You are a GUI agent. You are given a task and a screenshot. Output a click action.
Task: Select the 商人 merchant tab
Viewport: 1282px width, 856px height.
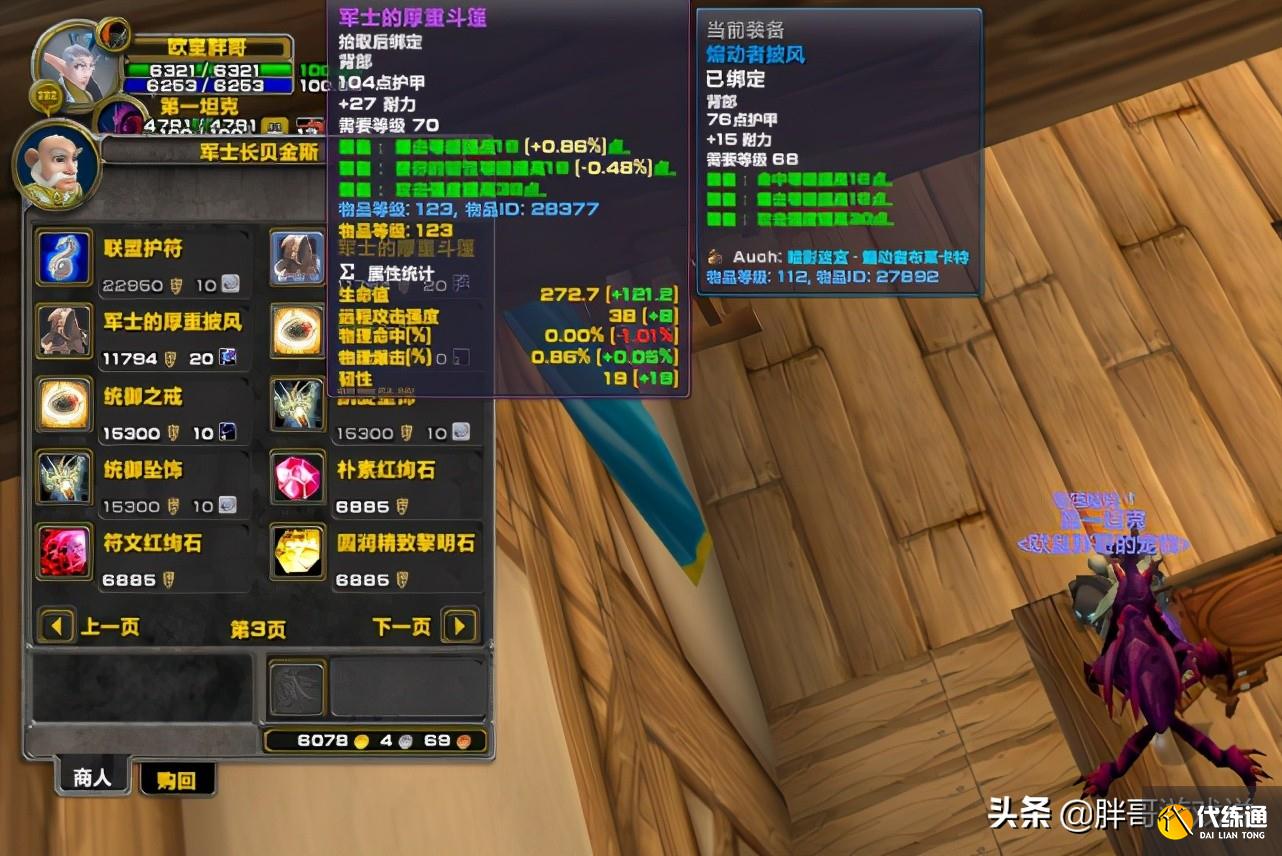(x=92, y=775)
